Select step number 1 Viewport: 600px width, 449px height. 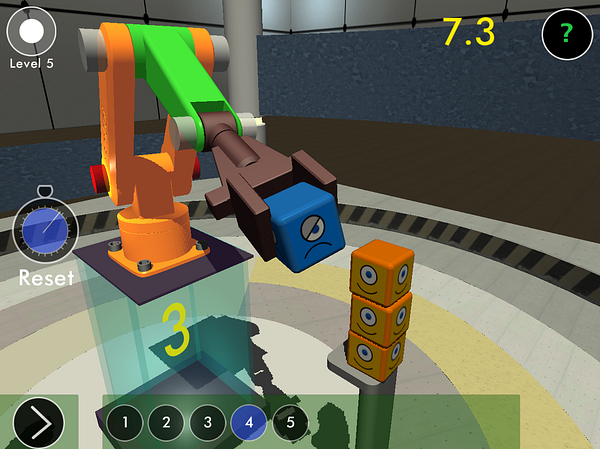[x=125, y=423]
